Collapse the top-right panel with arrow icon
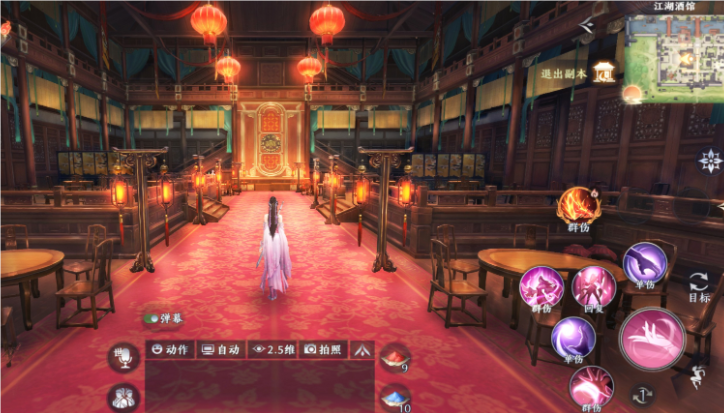 588,22
